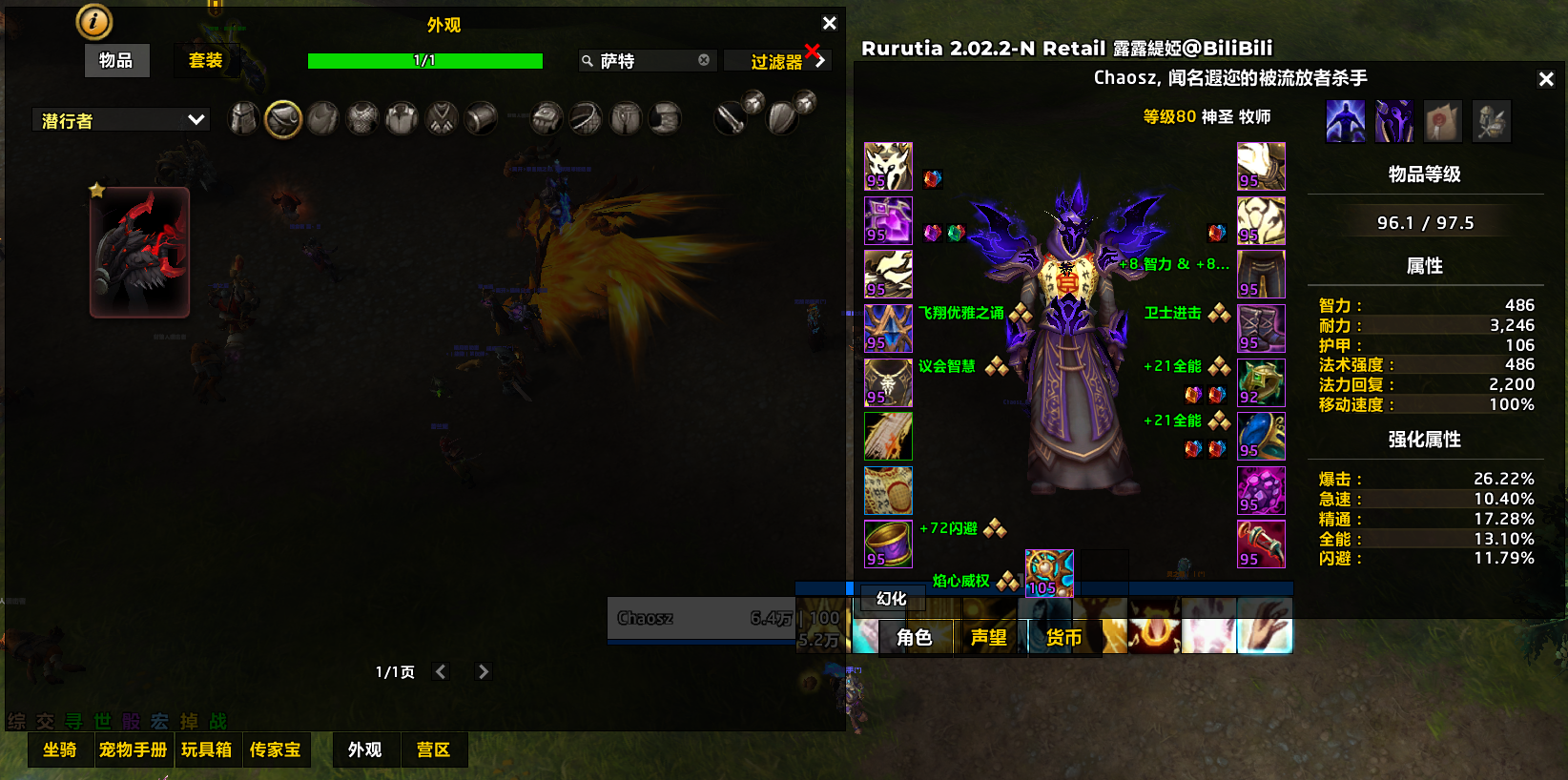
Task: Switch to the 物品 items tab
Action: coord(116,61)
